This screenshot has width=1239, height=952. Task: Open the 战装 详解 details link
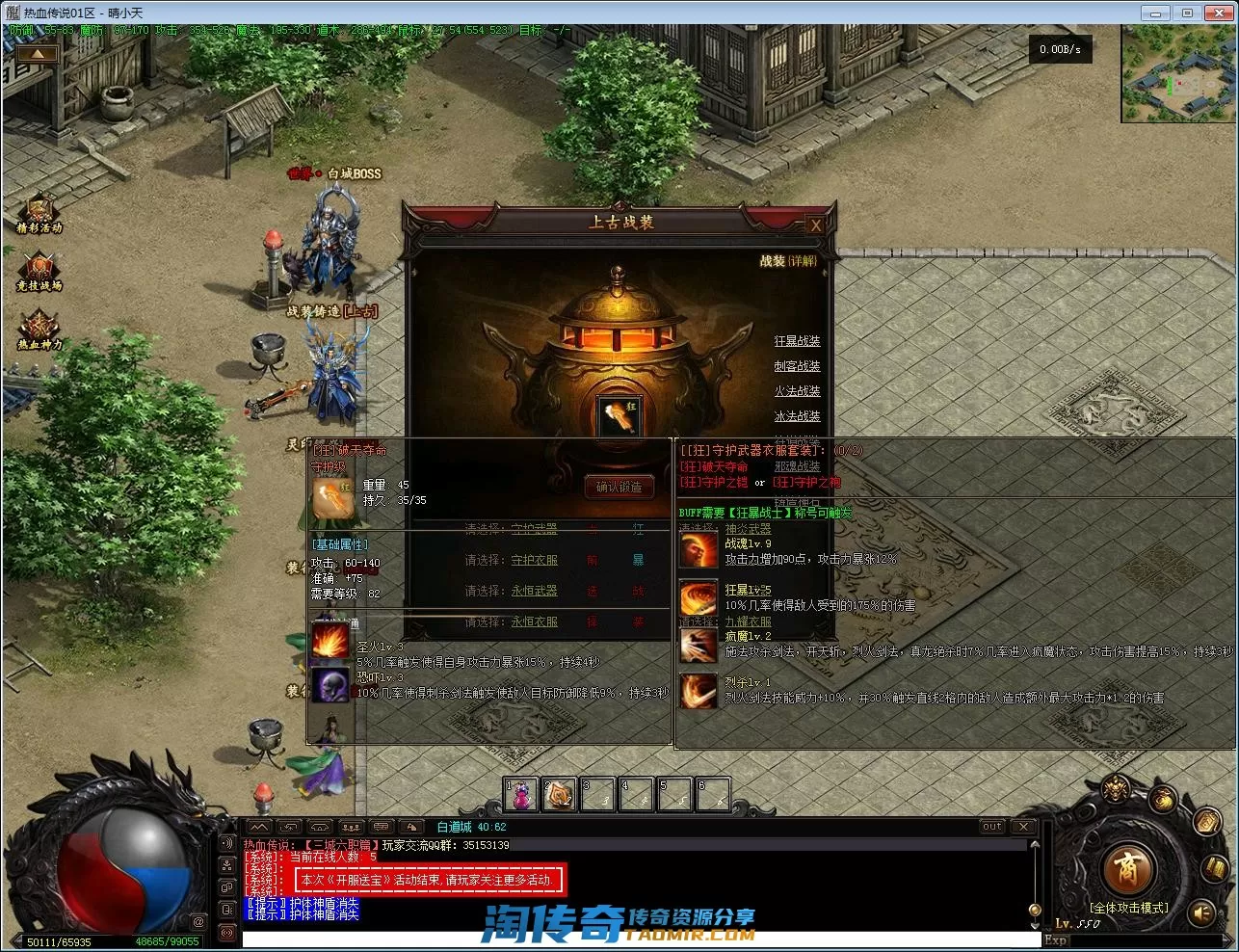(x=801, y=261)
